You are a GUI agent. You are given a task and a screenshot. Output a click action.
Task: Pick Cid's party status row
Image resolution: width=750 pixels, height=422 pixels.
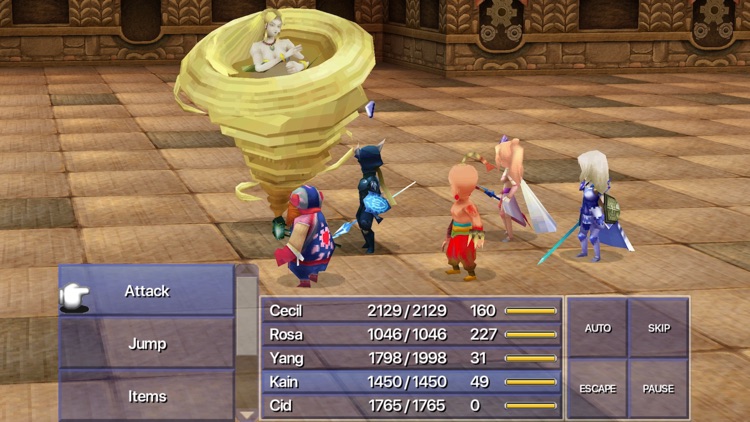click(x=411, y=405)
